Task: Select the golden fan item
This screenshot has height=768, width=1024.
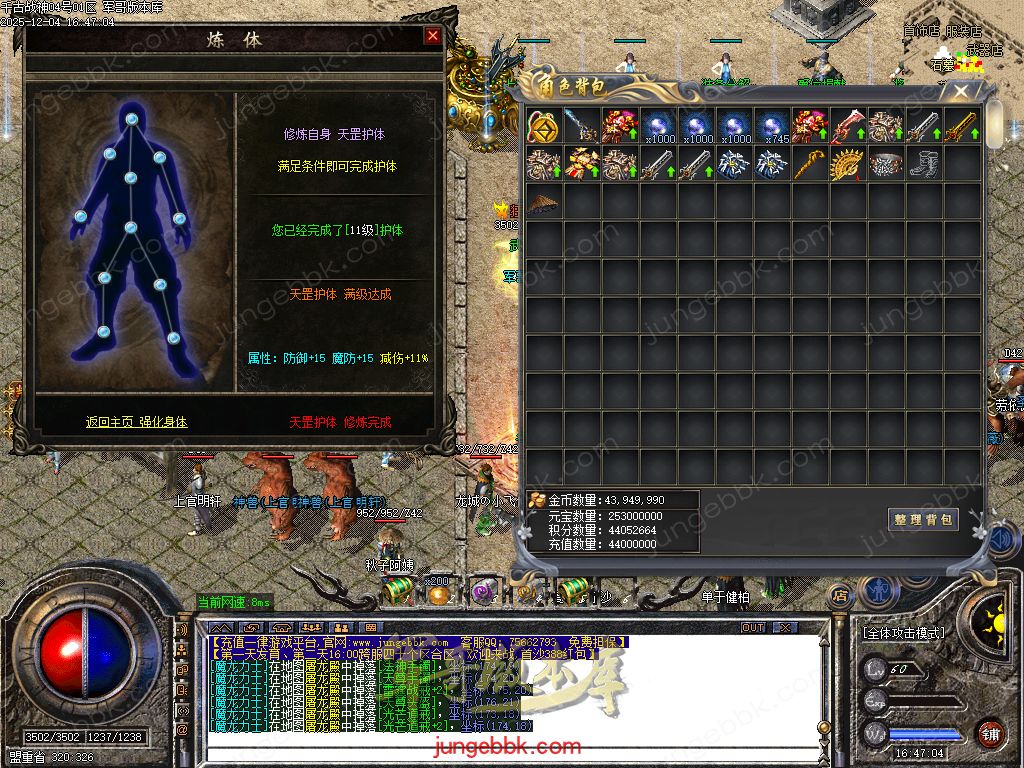Action: click(847, 164)
